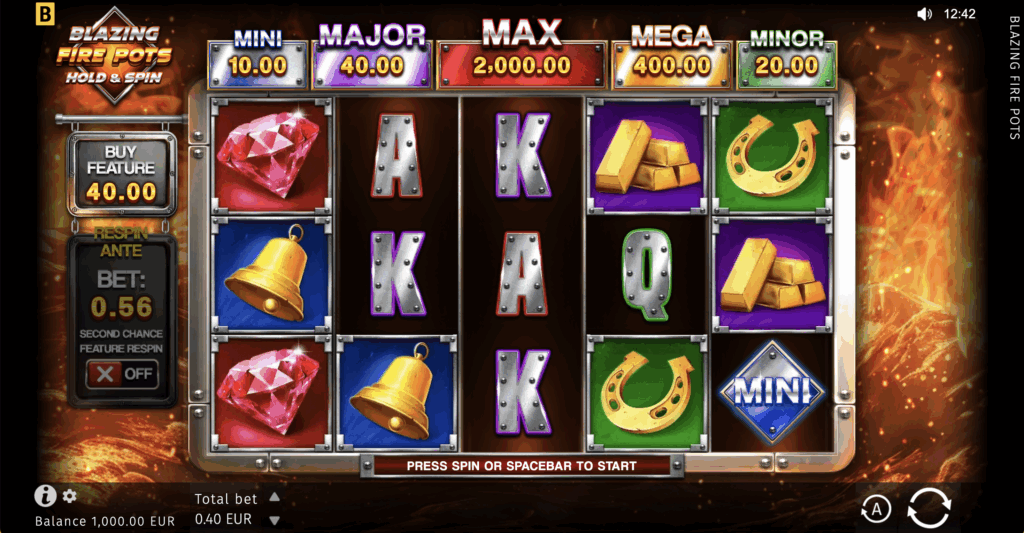Click the yellow B provider logo
Image resolution: width=1024 pixels, height=533 pixels.
tap(45, 14)
